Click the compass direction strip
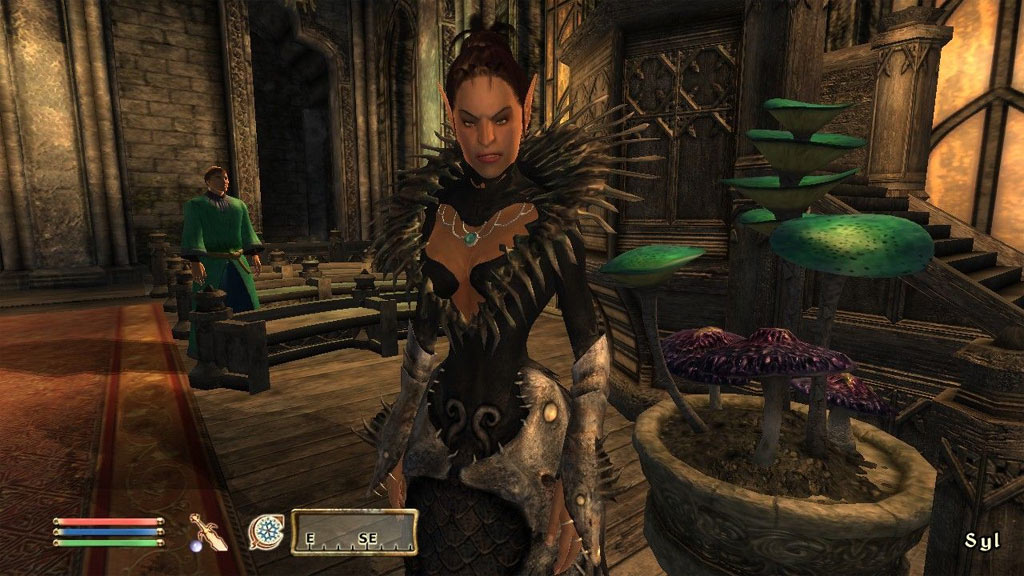The image size is (1024, 576). pos(354,532)
